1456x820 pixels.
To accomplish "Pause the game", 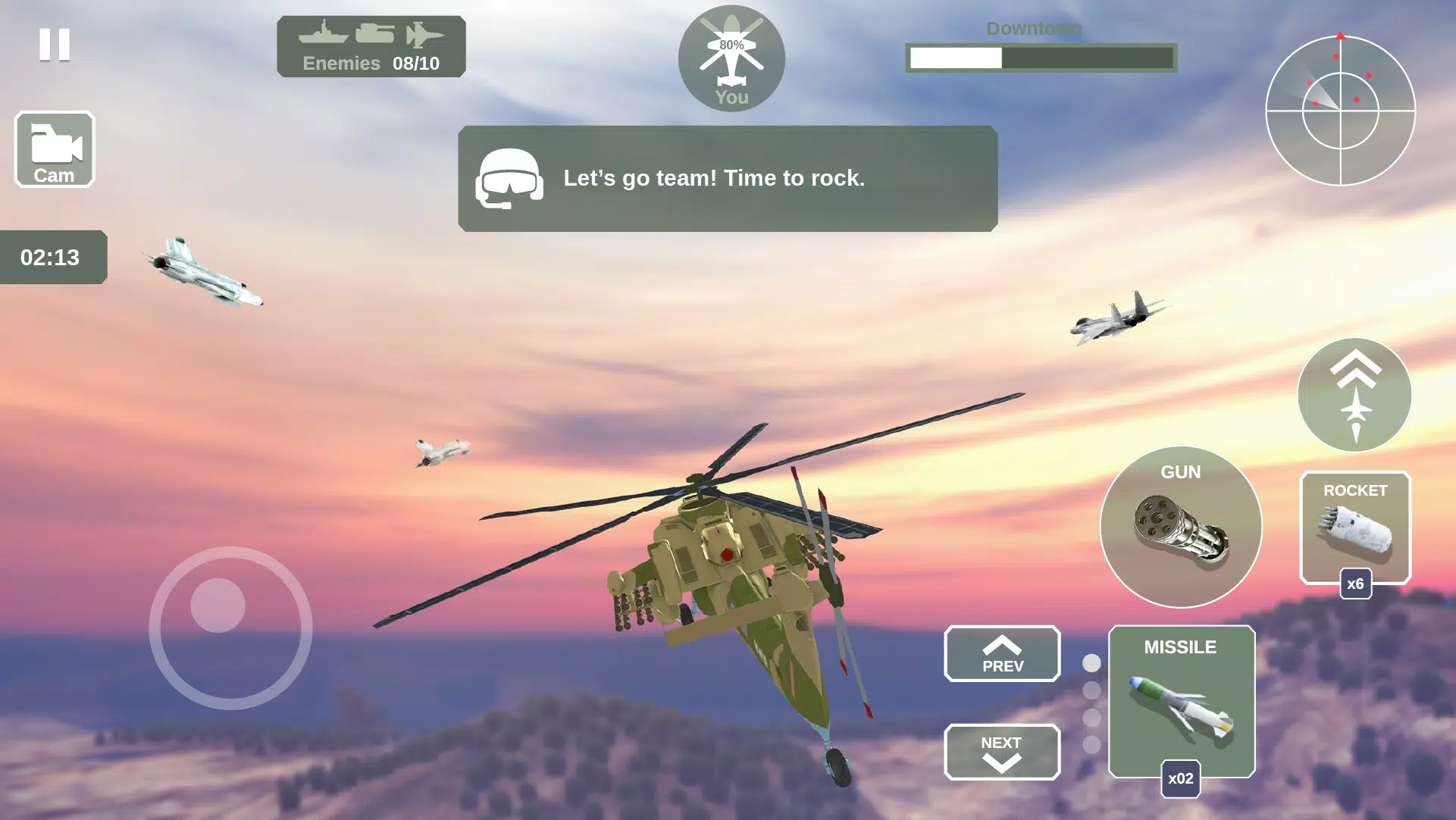I will click(54, 46).
